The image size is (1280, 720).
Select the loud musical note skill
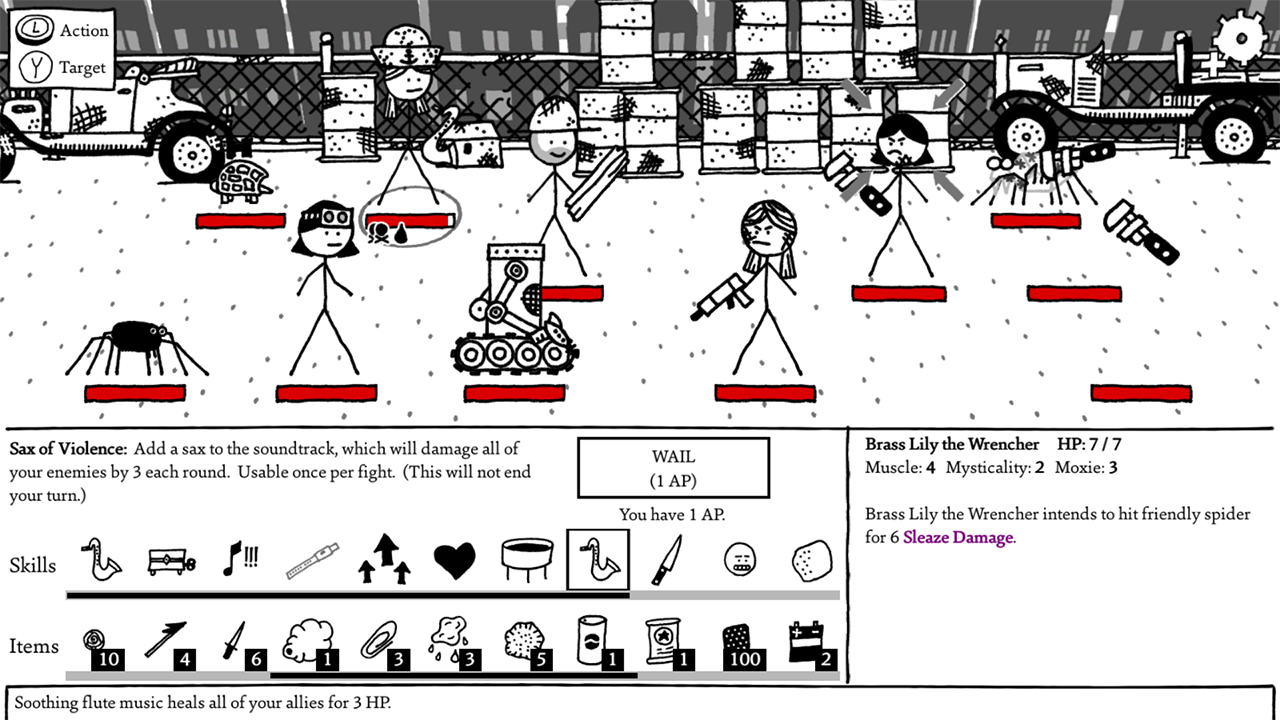coord(240,559)
